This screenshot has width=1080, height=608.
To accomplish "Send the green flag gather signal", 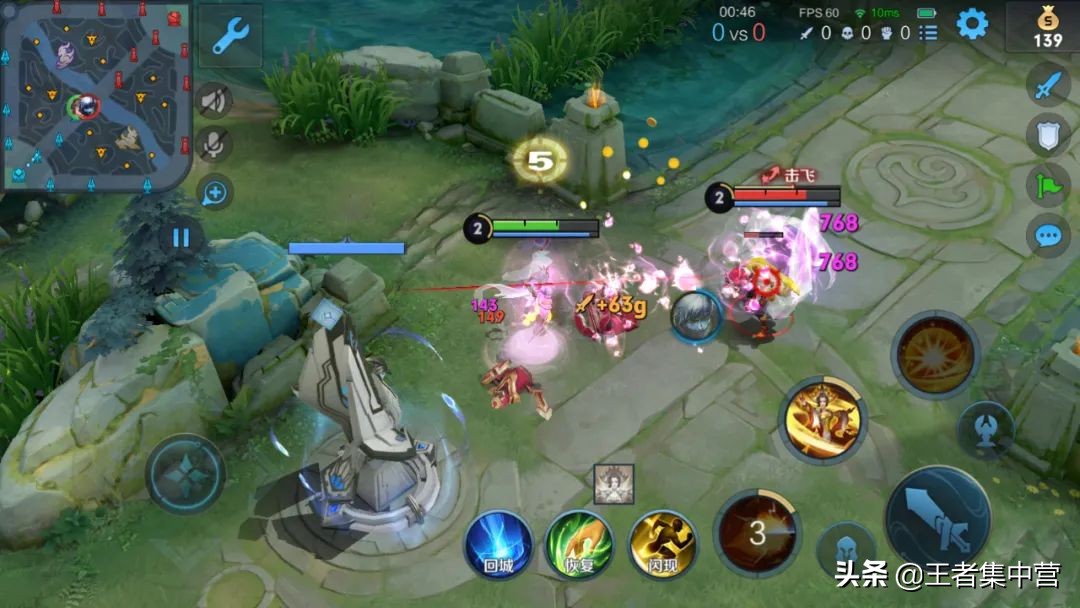I will pos(1047,185).
